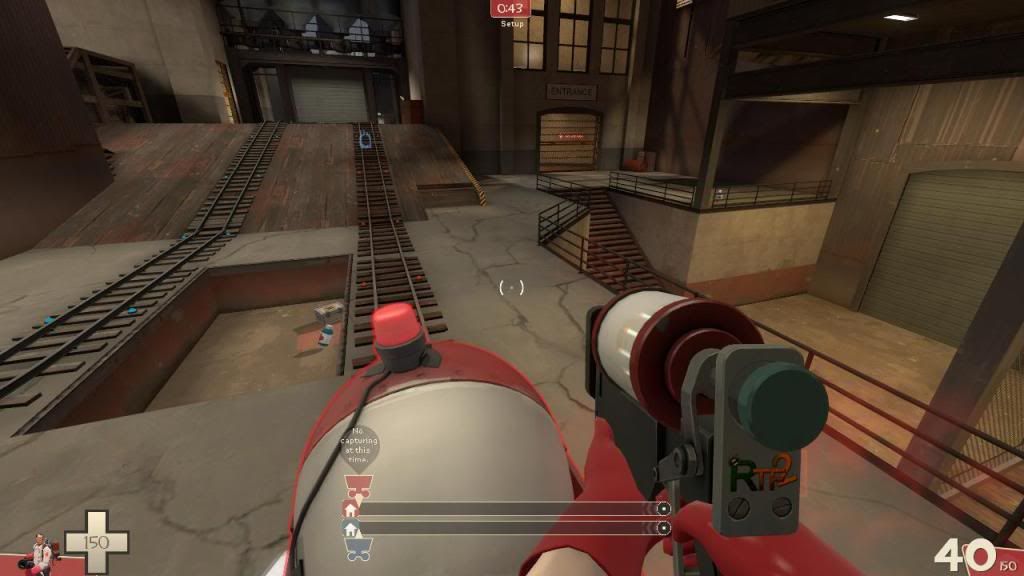
Task: Click the blue track's end checkpoint marker
Action: pyautogui.click(x=663, y=527)
